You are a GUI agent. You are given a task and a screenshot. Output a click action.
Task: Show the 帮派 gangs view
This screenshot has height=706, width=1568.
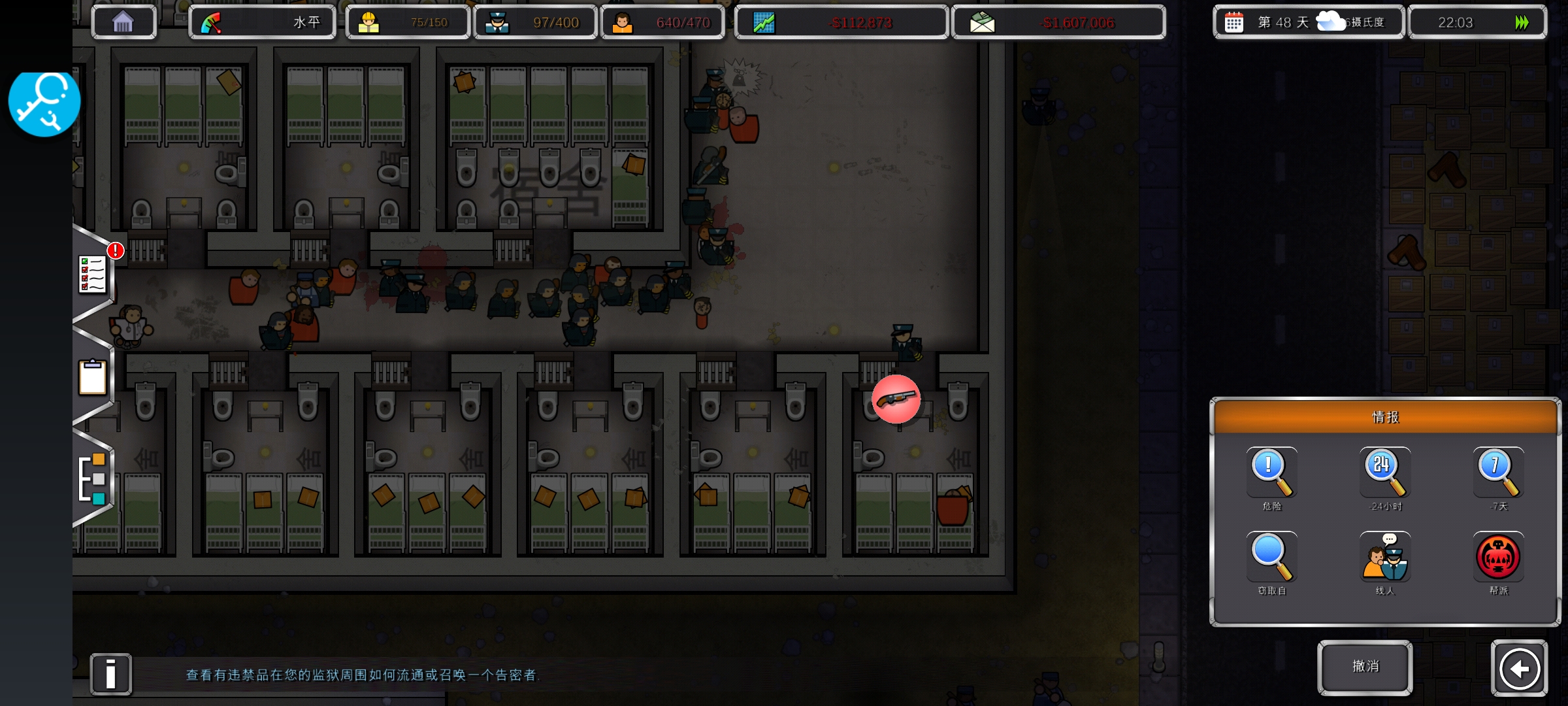[1497, 558]
